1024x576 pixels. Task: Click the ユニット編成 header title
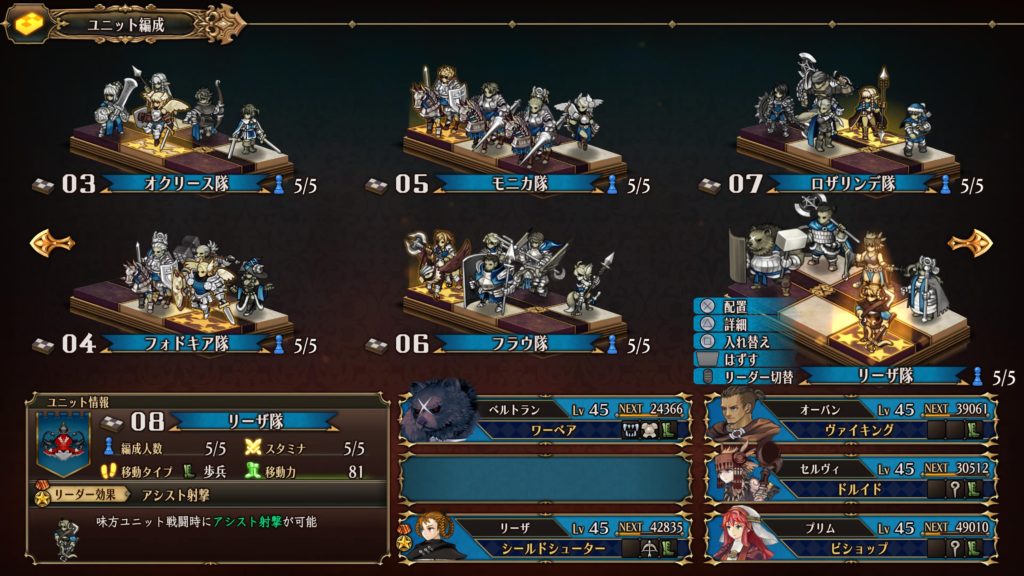[125, 22]
